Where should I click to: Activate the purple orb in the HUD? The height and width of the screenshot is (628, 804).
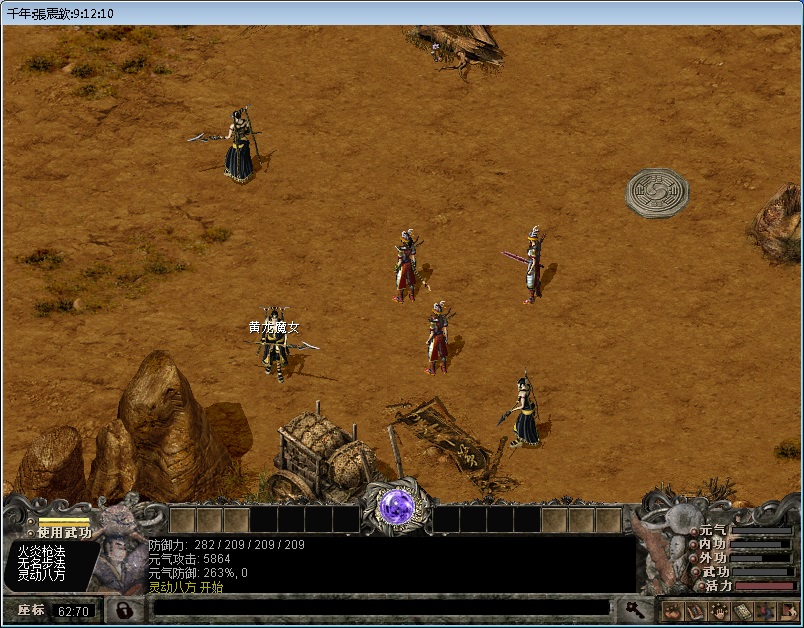397,507
